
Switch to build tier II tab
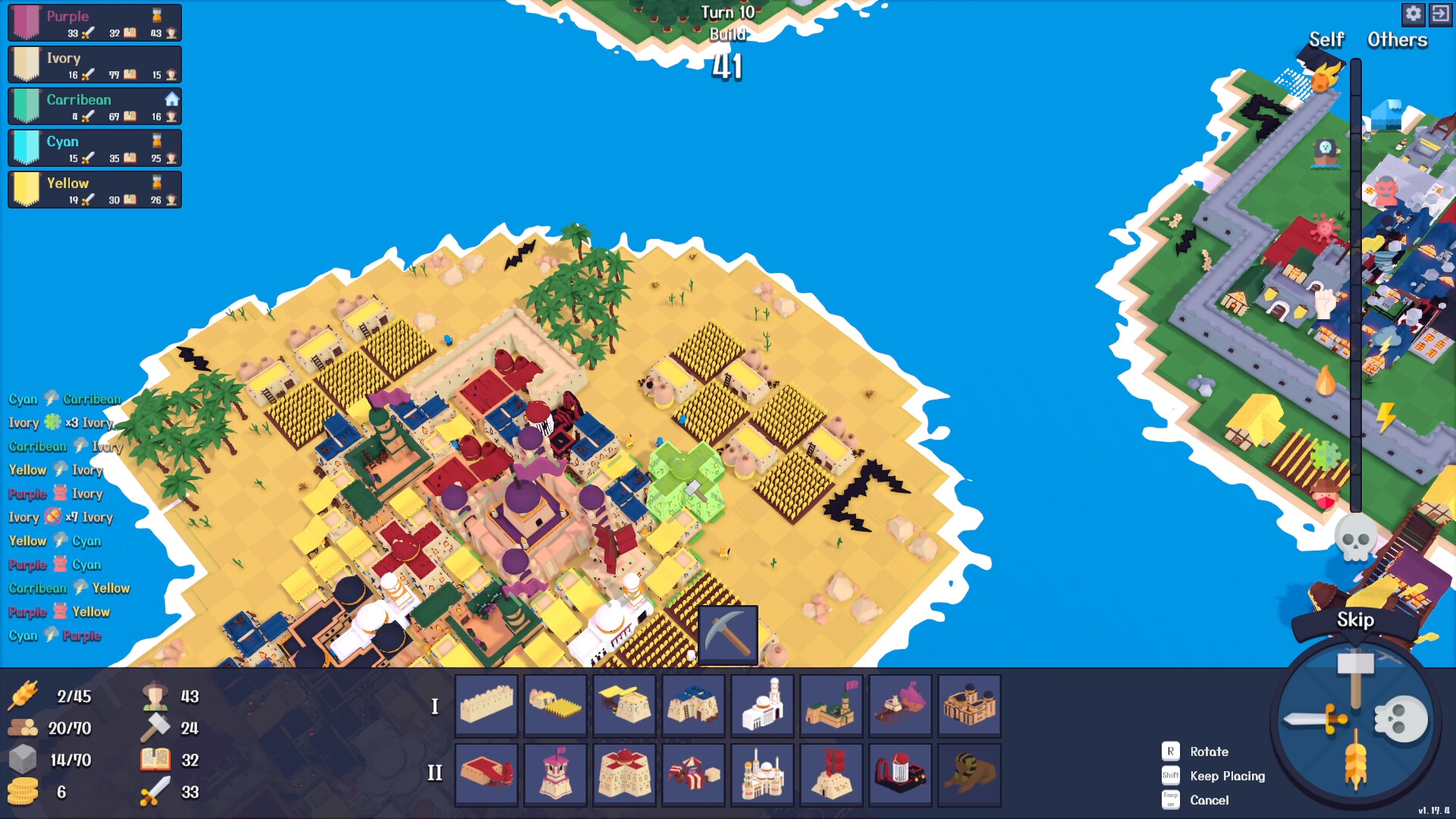(x=435, y=773)
